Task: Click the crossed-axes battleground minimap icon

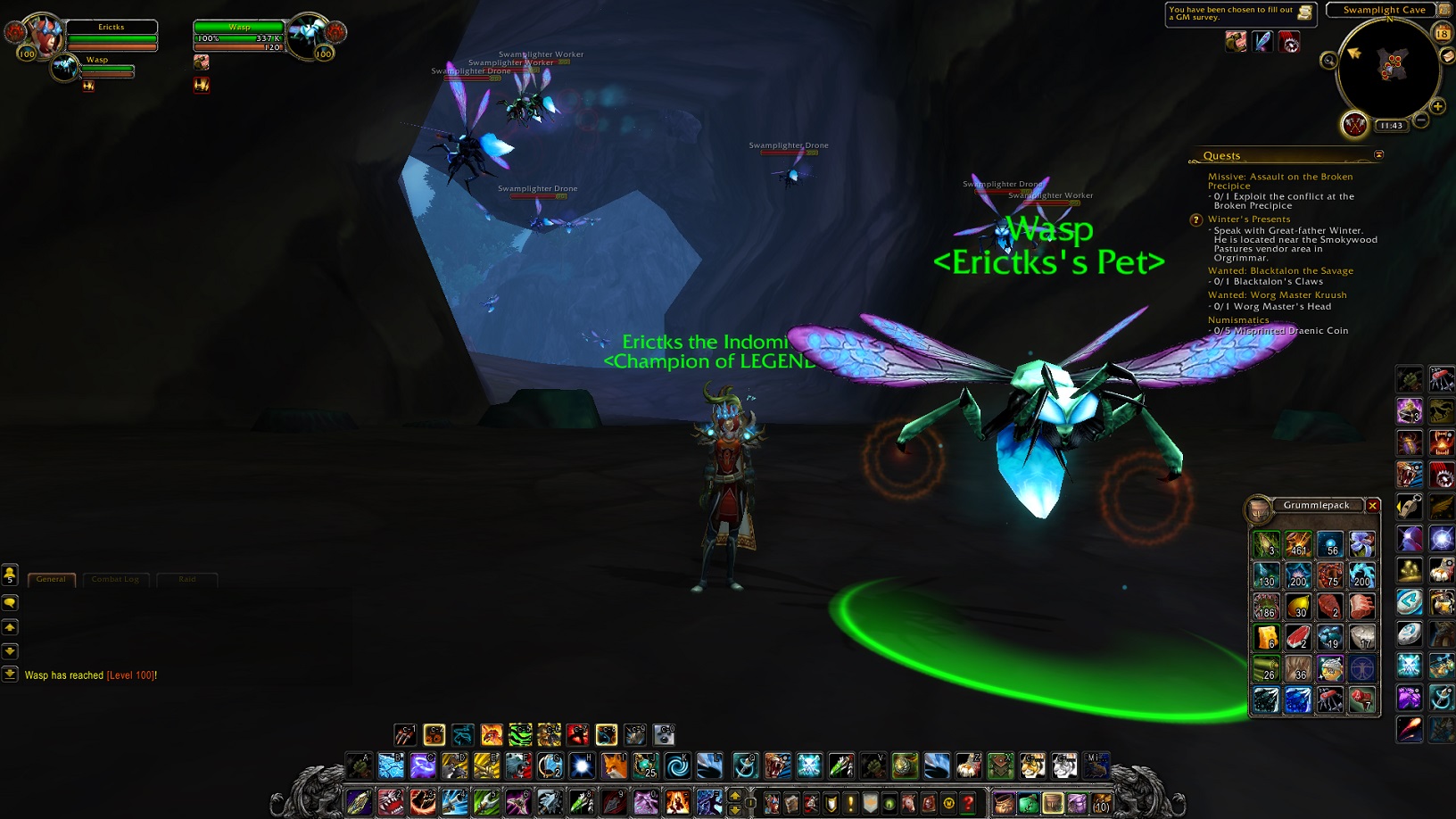Action: point(1354,125)
